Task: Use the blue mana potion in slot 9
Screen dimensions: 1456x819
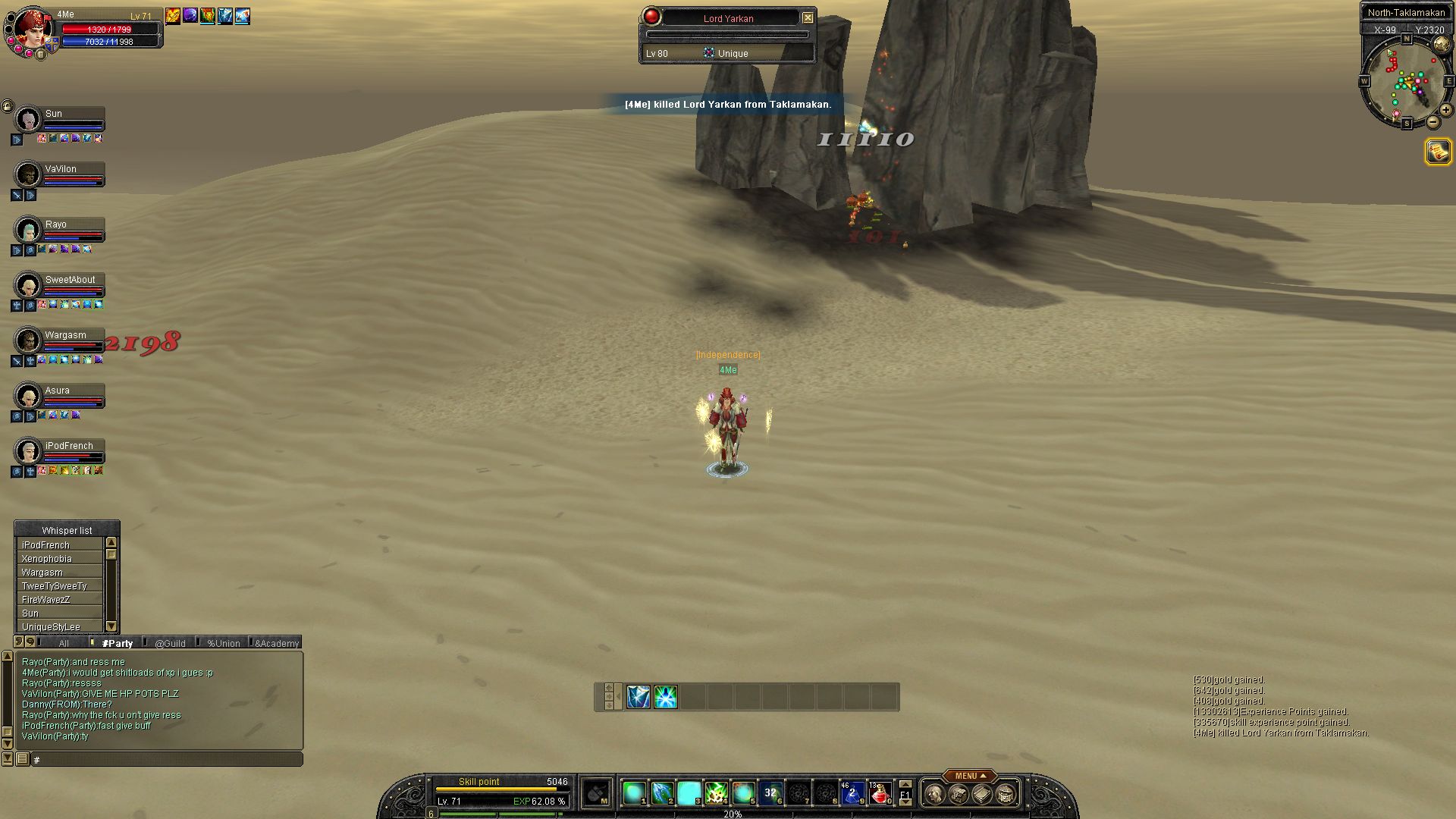Action: (x=852, y=793)
